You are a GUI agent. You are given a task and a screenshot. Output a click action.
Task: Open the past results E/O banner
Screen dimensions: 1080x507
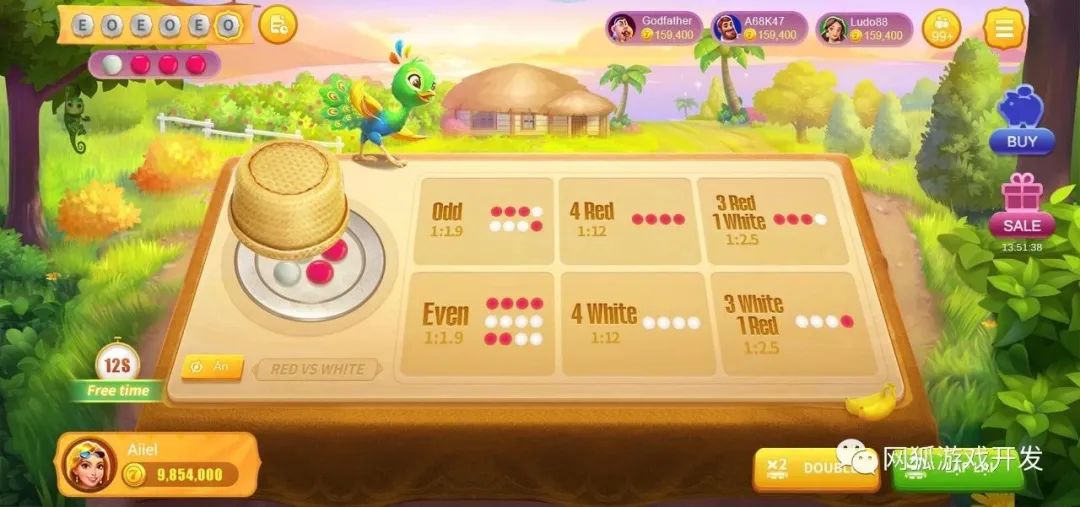tap(156, 25)
